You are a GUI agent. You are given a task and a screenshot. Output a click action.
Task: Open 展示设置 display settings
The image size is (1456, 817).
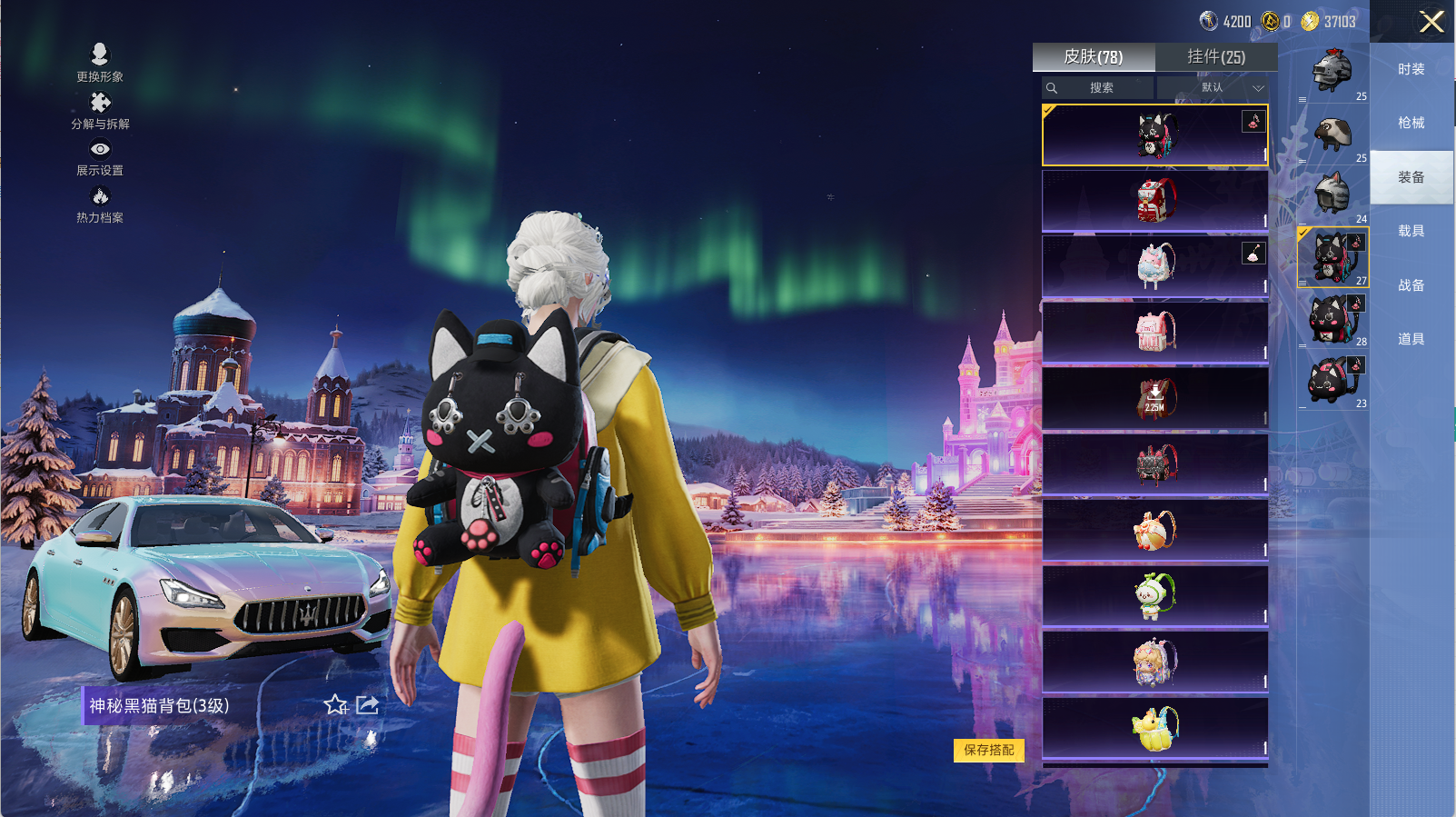pyautogui.click(x=100, y=157)
